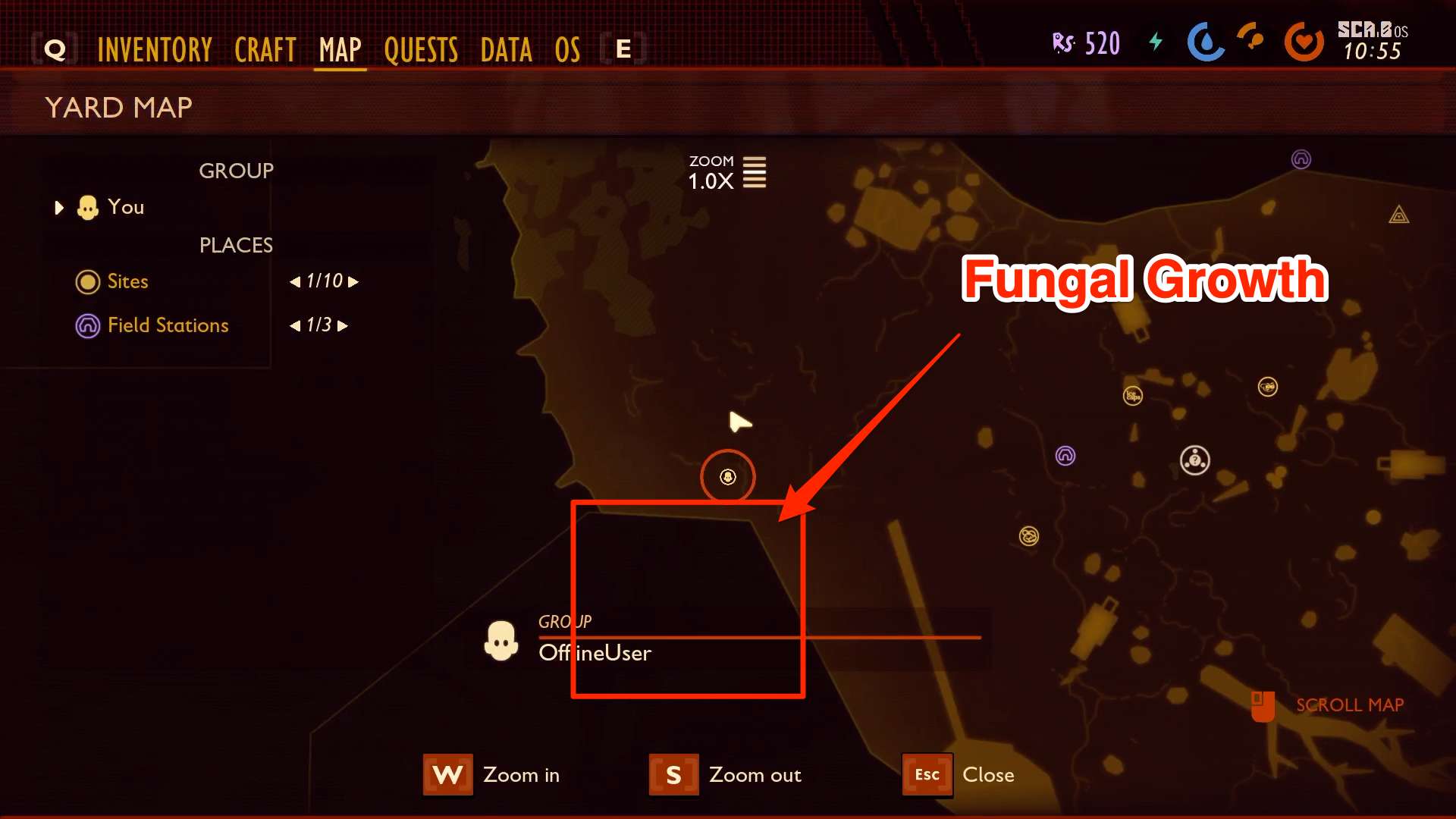Viewport: 1456px width, 819px height.
Task: Click the Rs currency counter showing 520
Action: [x=1086, y=42]
